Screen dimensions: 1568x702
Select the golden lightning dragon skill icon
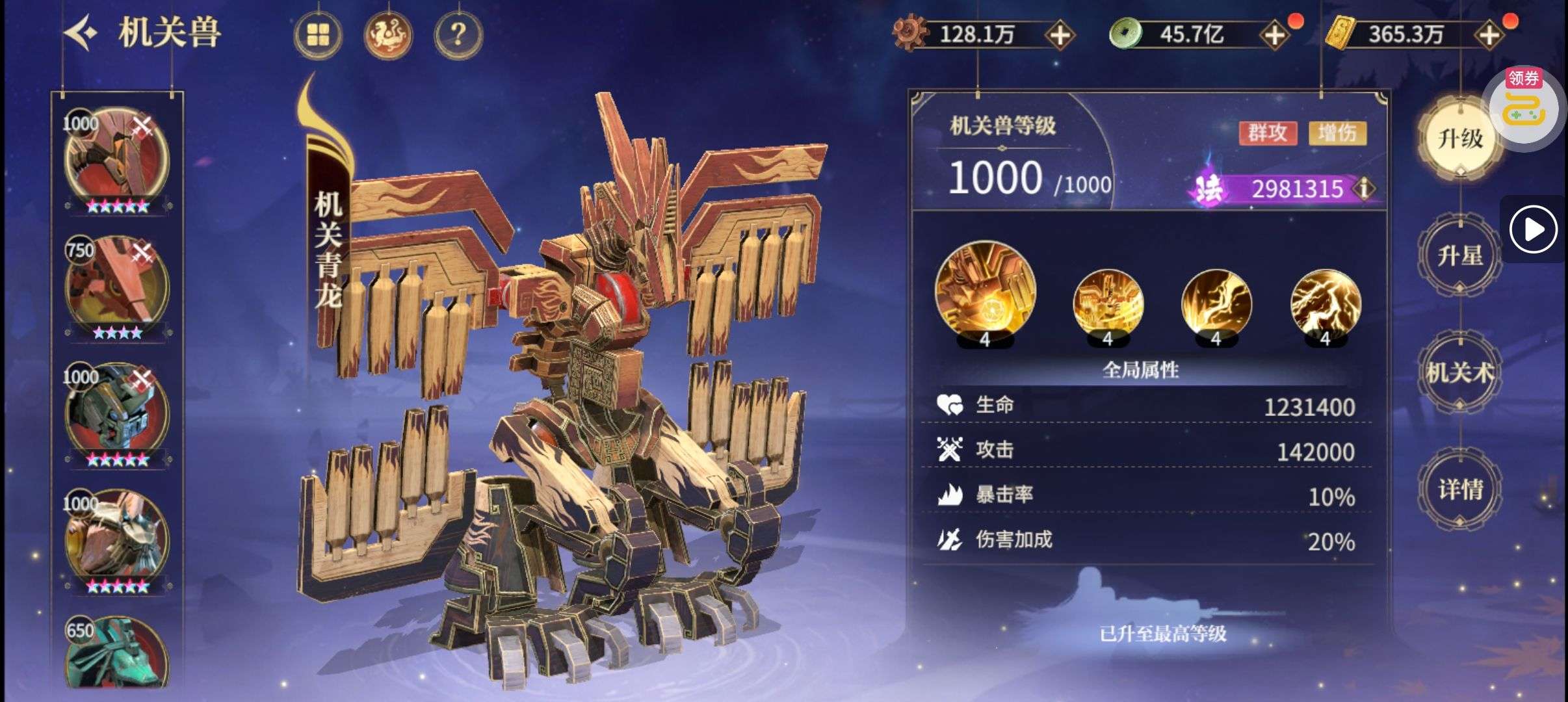click(x=1325, y=304)
